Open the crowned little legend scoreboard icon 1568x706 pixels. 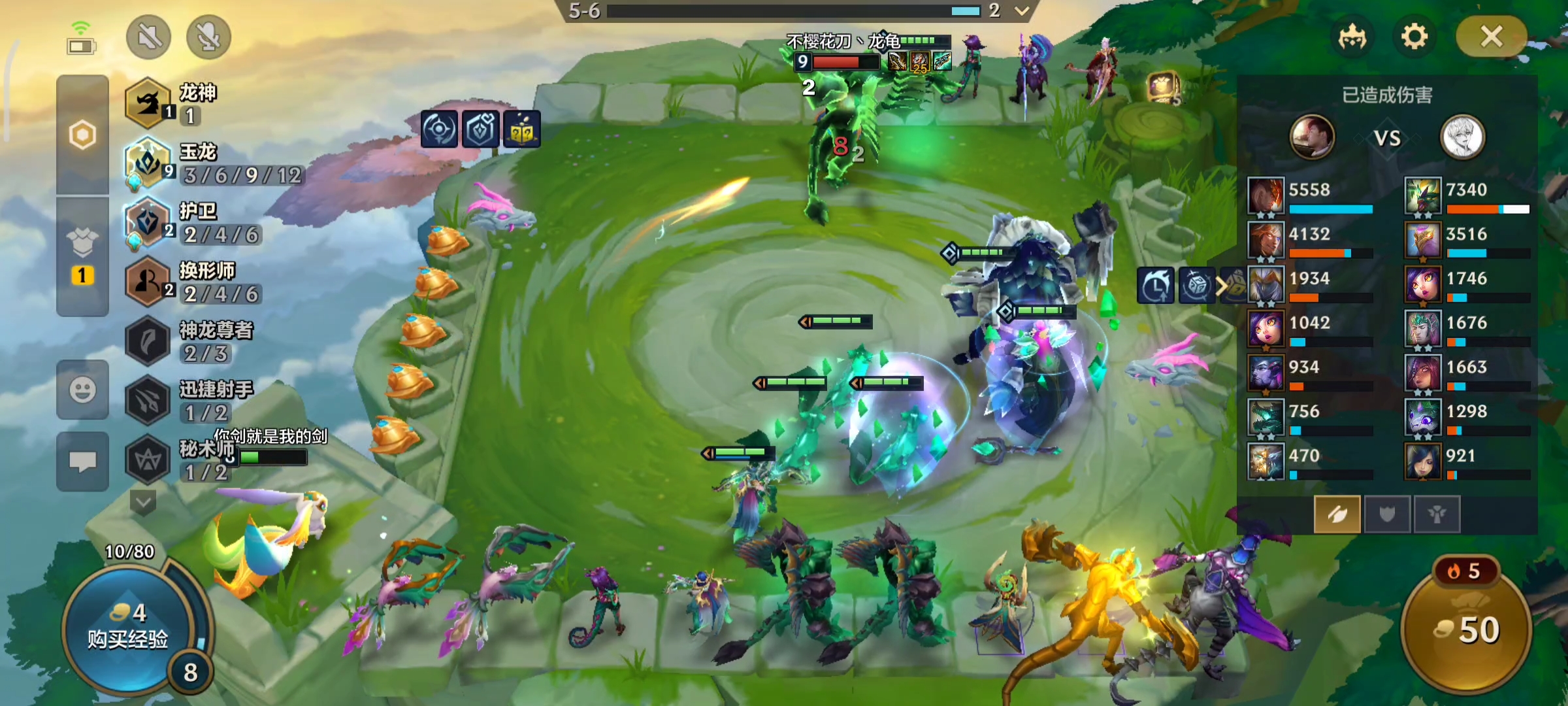click(1352, 37)
